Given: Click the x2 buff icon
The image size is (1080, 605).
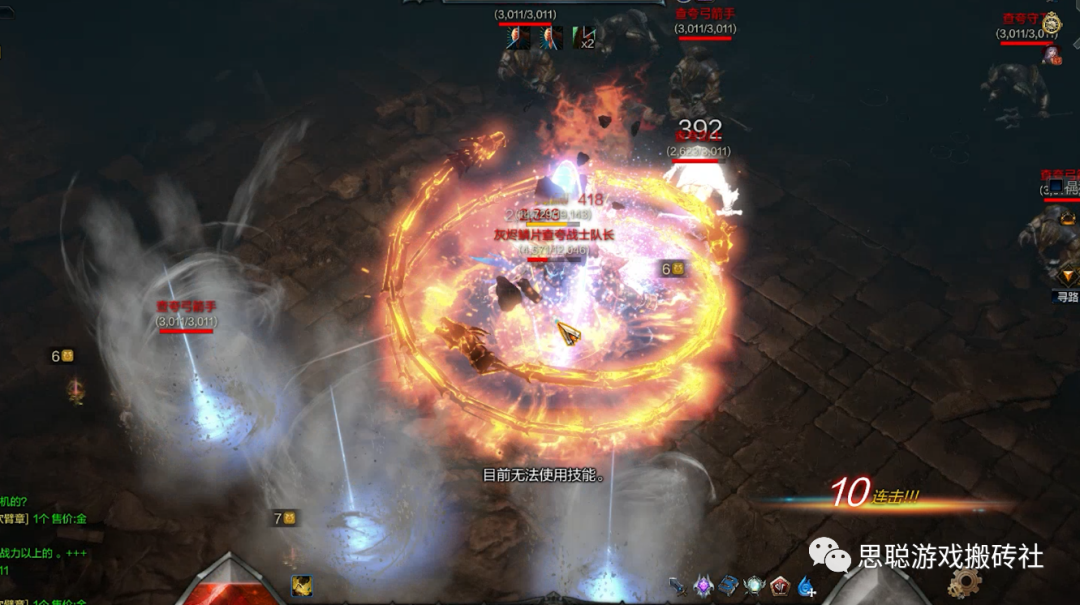Looking at the screenshot, I should [x=583, y=38].
